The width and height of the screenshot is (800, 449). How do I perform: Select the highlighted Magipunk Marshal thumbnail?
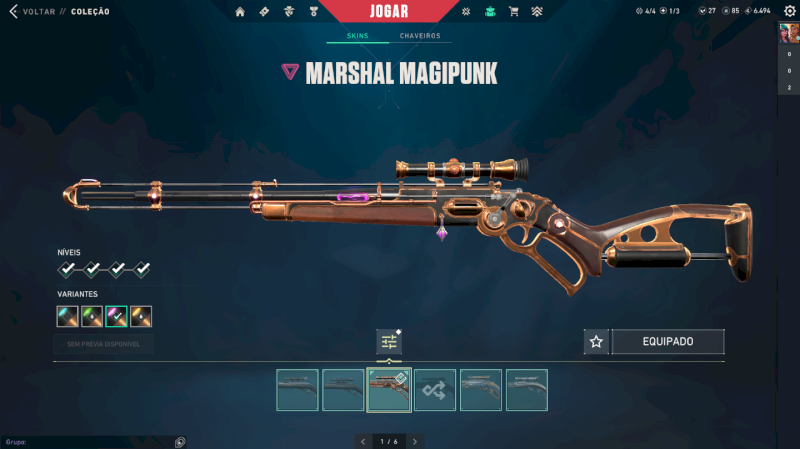coord(389,390)
